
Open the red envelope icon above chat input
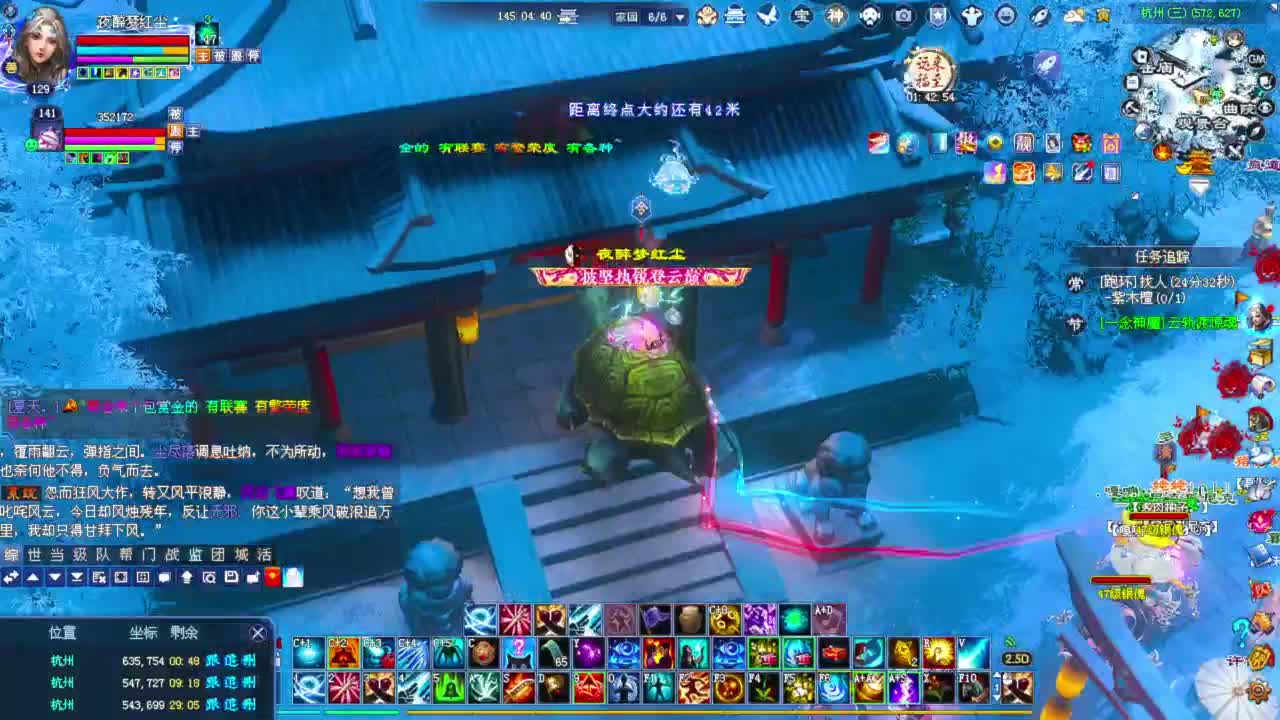pyautogui.click(x=272, y=577)
